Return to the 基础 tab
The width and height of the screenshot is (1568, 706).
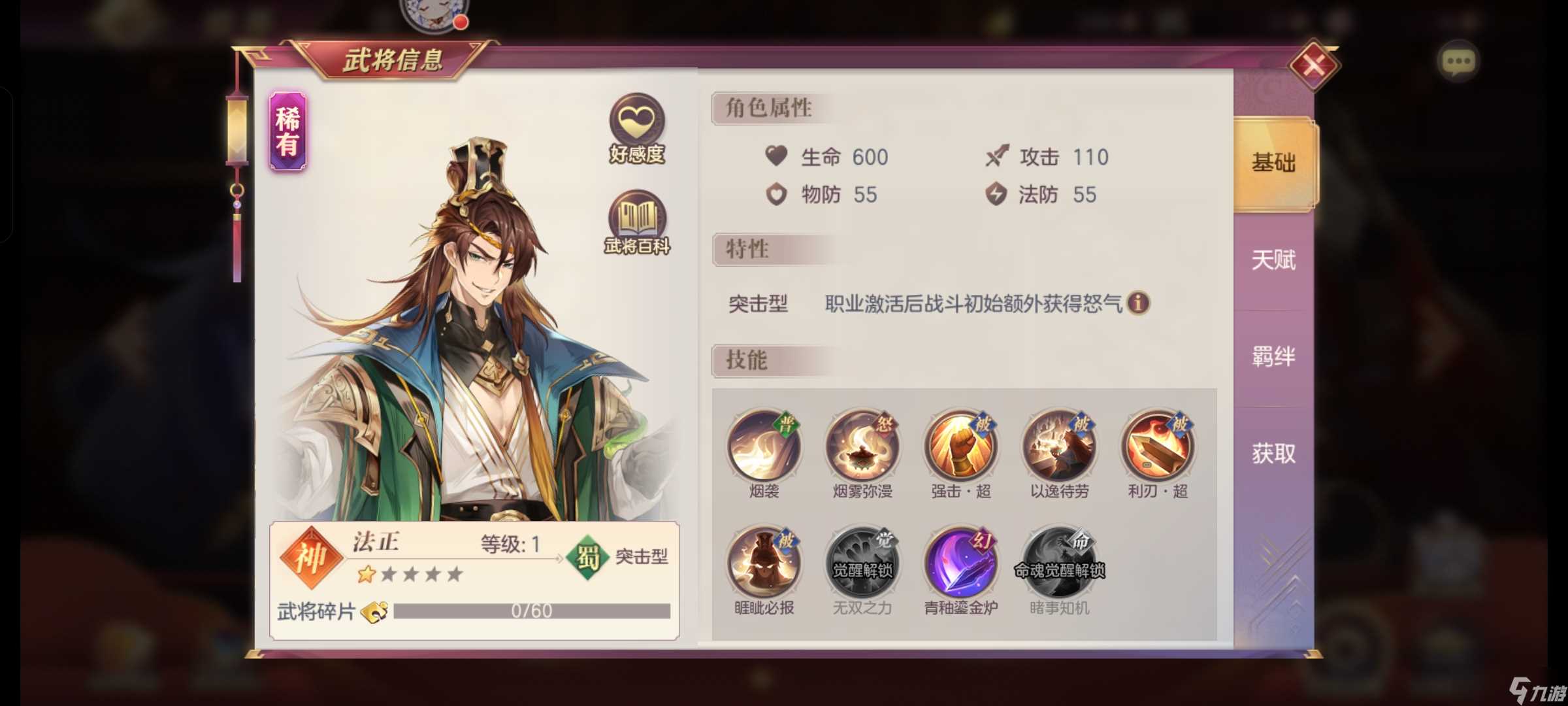coord(1273,163)
